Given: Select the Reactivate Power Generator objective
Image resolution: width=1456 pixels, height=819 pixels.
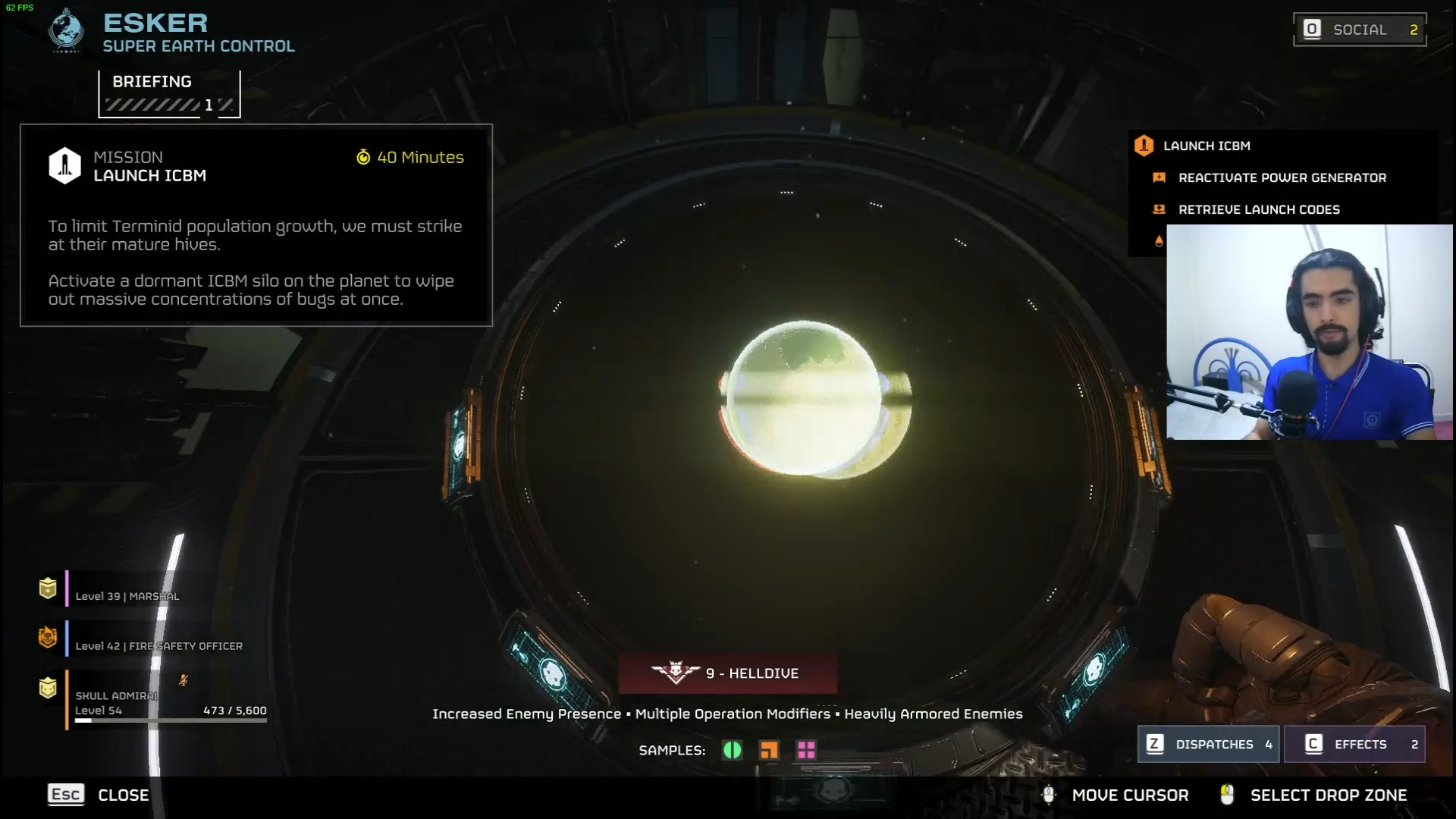Looking at the screenshot, I should (x=1282, y=177).
